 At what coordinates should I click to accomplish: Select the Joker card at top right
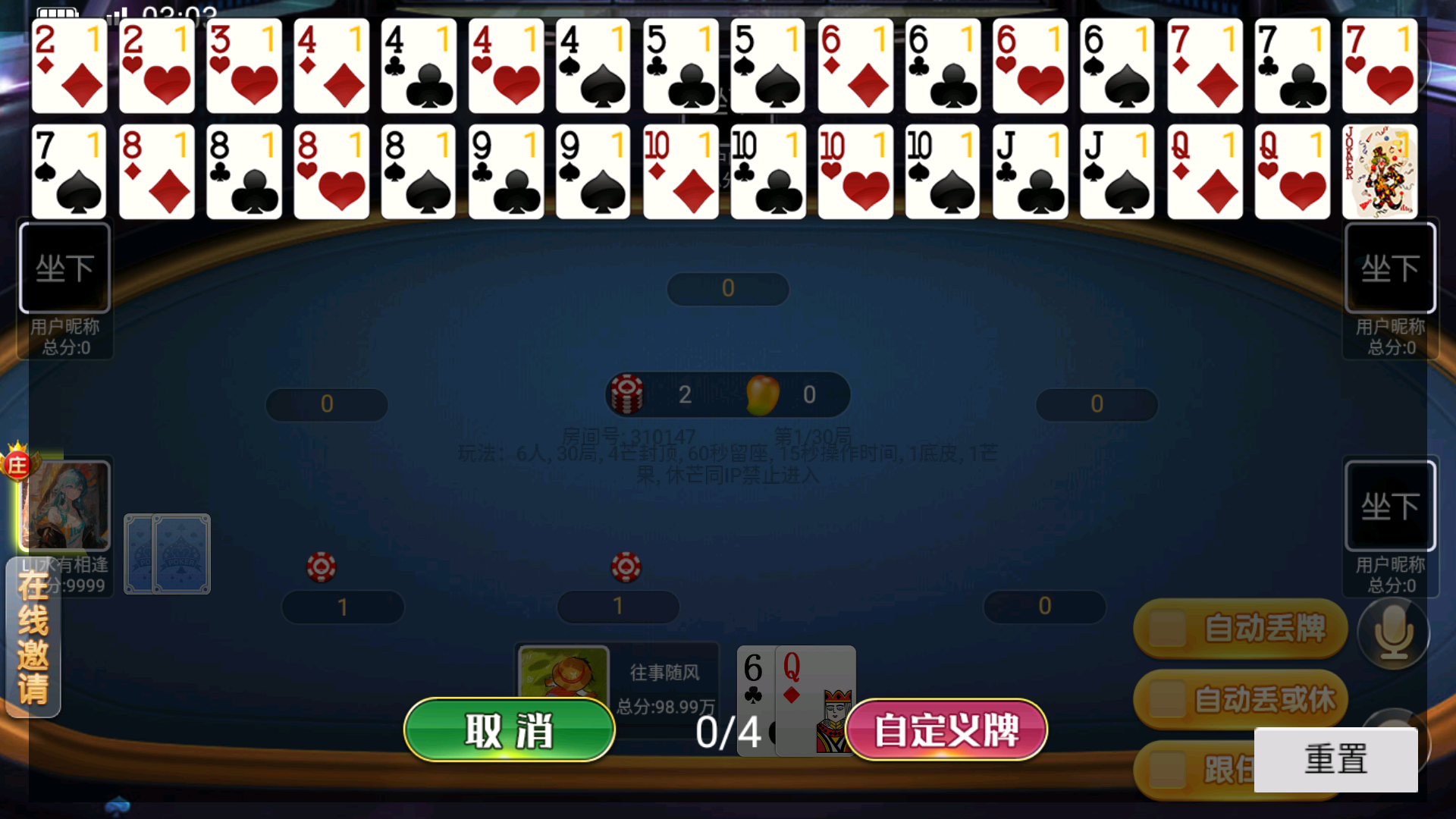point(1379,172)
